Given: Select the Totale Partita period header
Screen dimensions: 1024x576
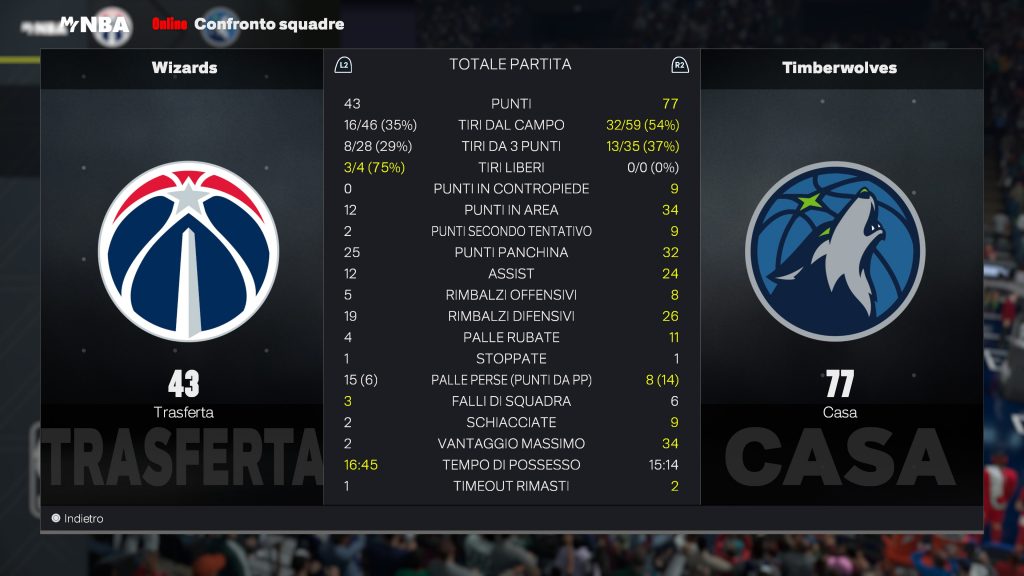Looking at the screenshot, I should click(x=510, y=65).
